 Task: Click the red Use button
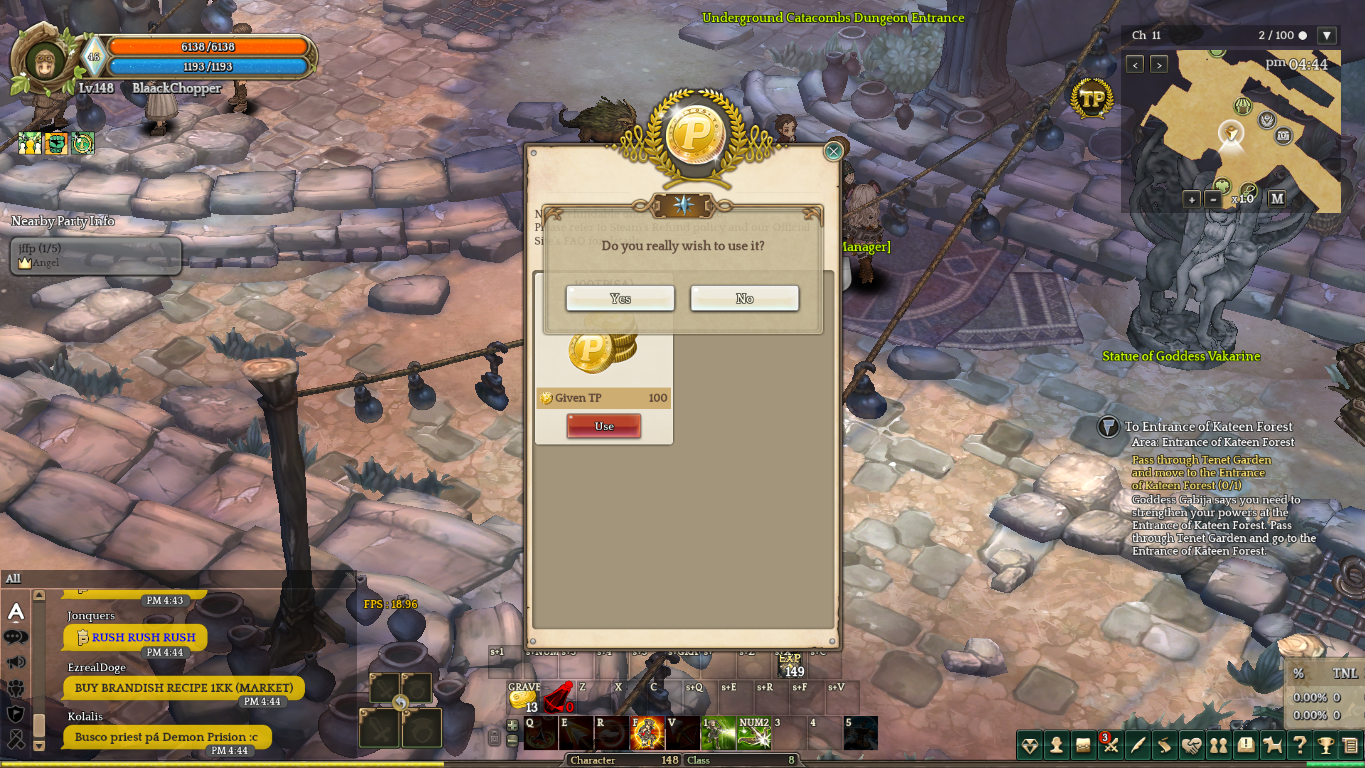pos(604,426)
